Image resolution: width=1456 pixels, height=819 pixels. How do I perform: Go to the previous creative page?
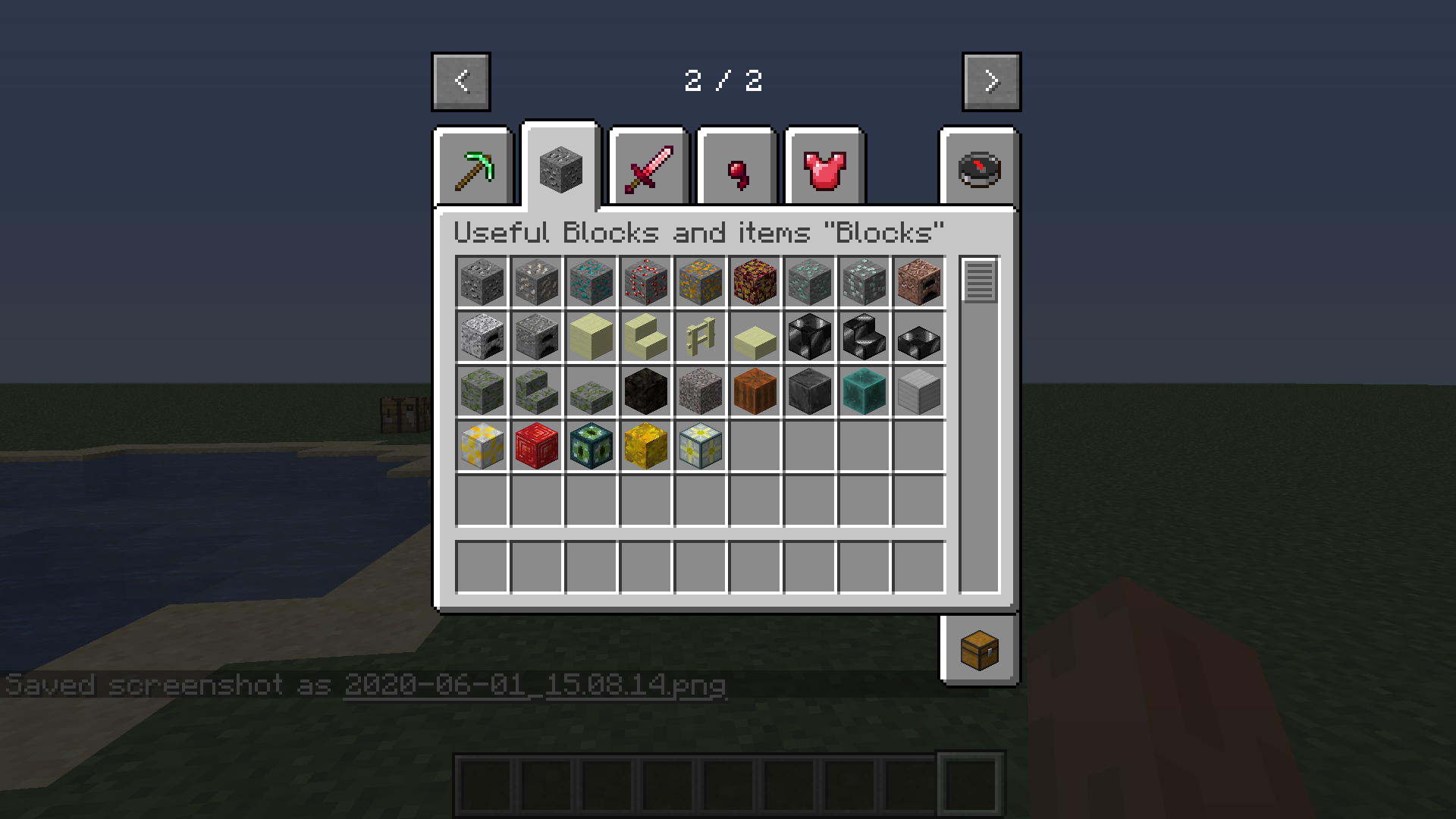tap(460, 81)
